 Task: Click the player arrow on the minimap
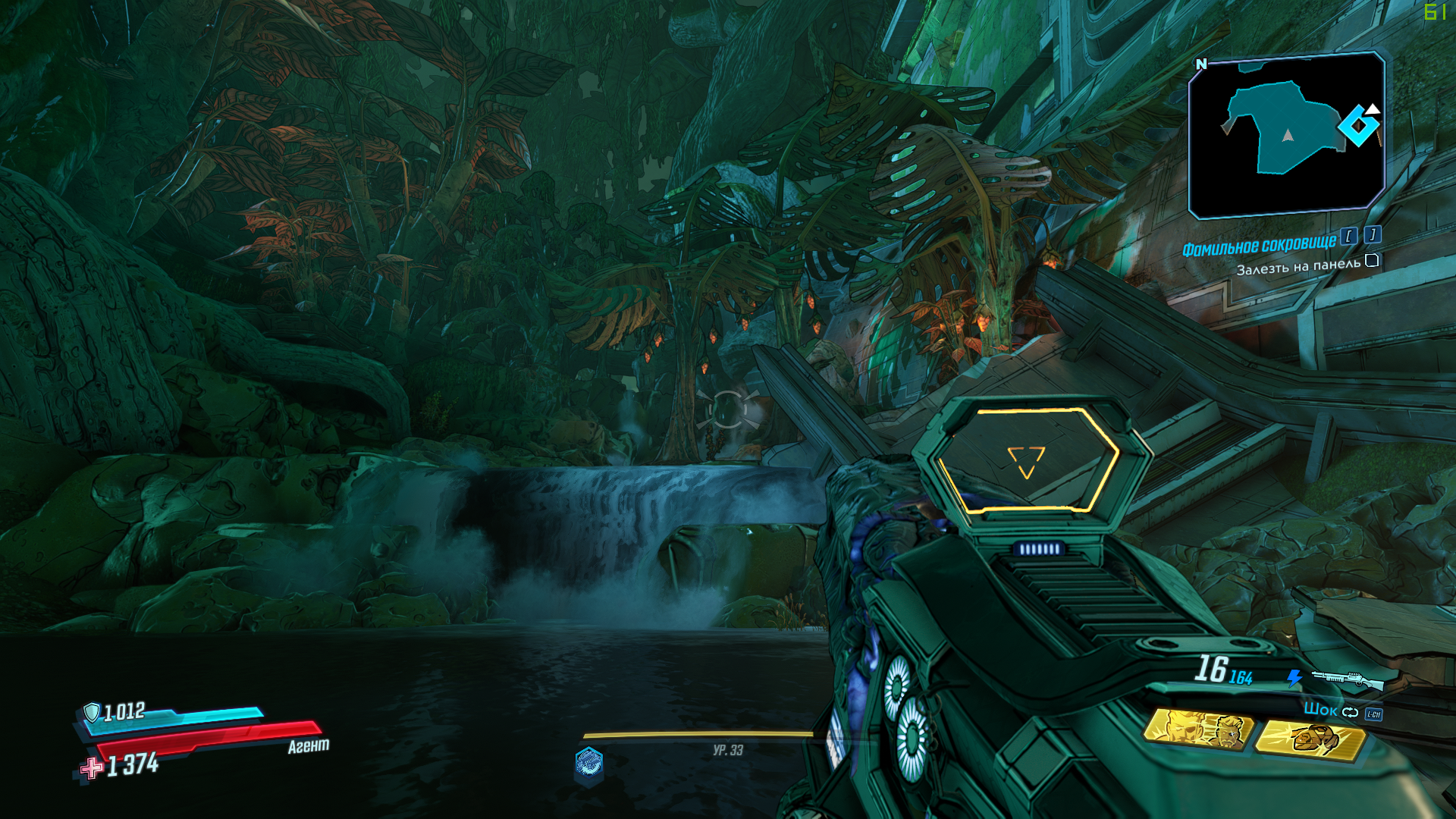[1287, 136]
